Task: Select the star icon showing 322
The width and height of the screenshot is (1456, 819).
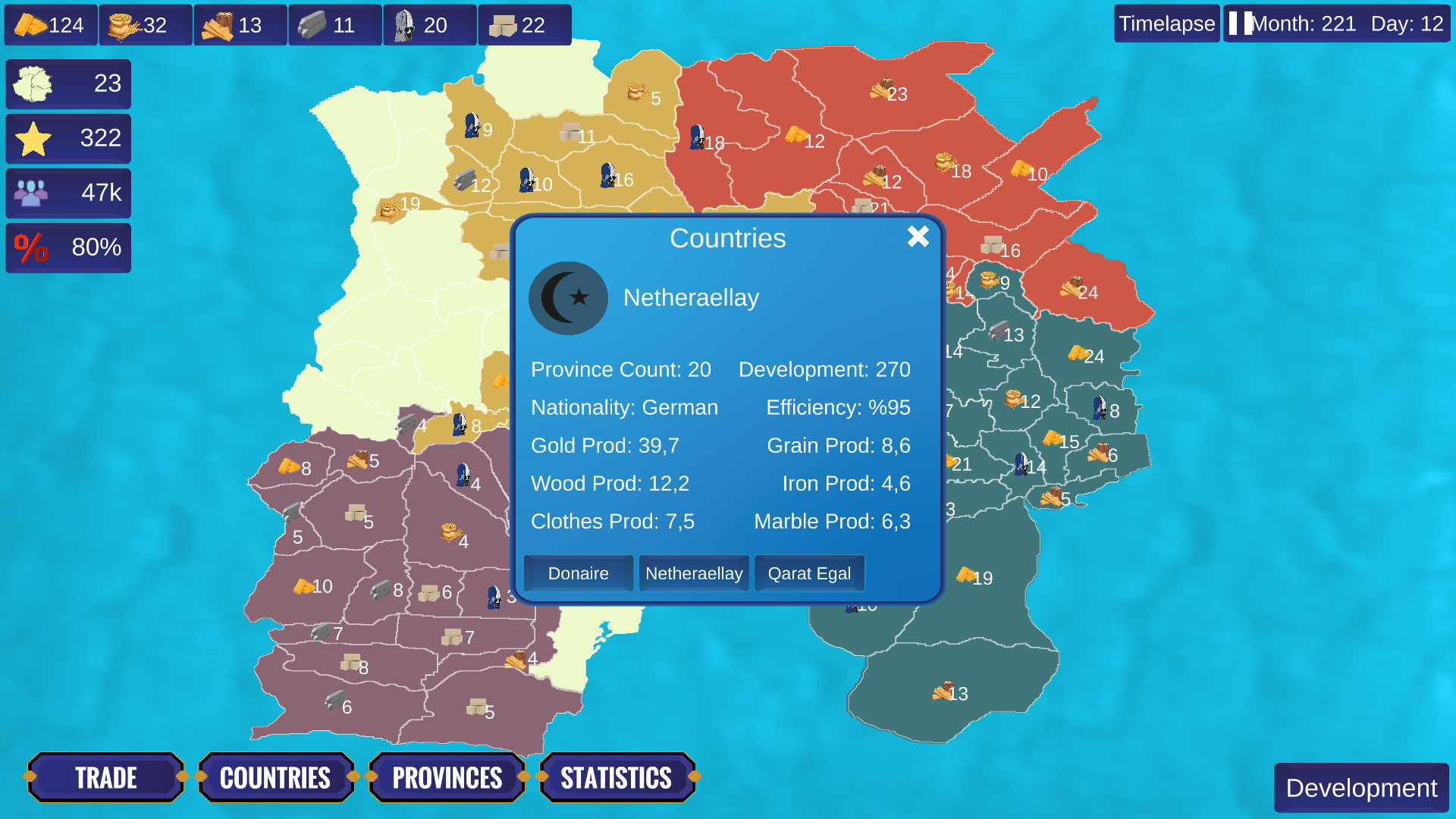Action: click(32, 139)
